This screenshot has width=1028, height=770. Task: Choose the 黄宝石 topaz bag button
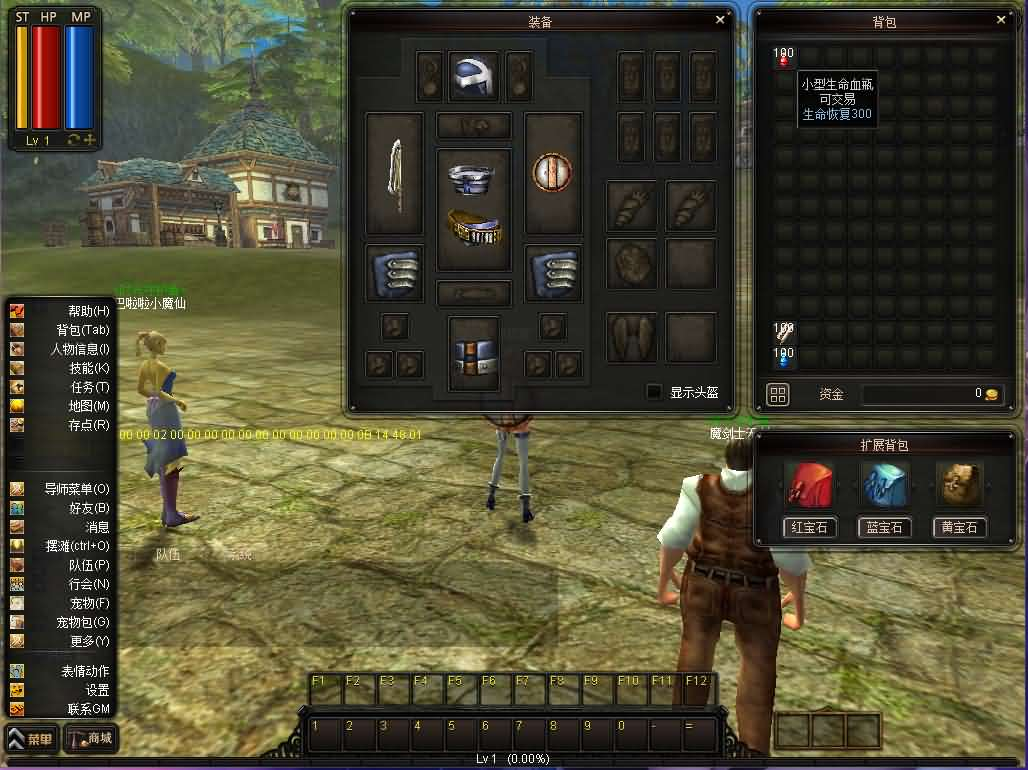959,527
